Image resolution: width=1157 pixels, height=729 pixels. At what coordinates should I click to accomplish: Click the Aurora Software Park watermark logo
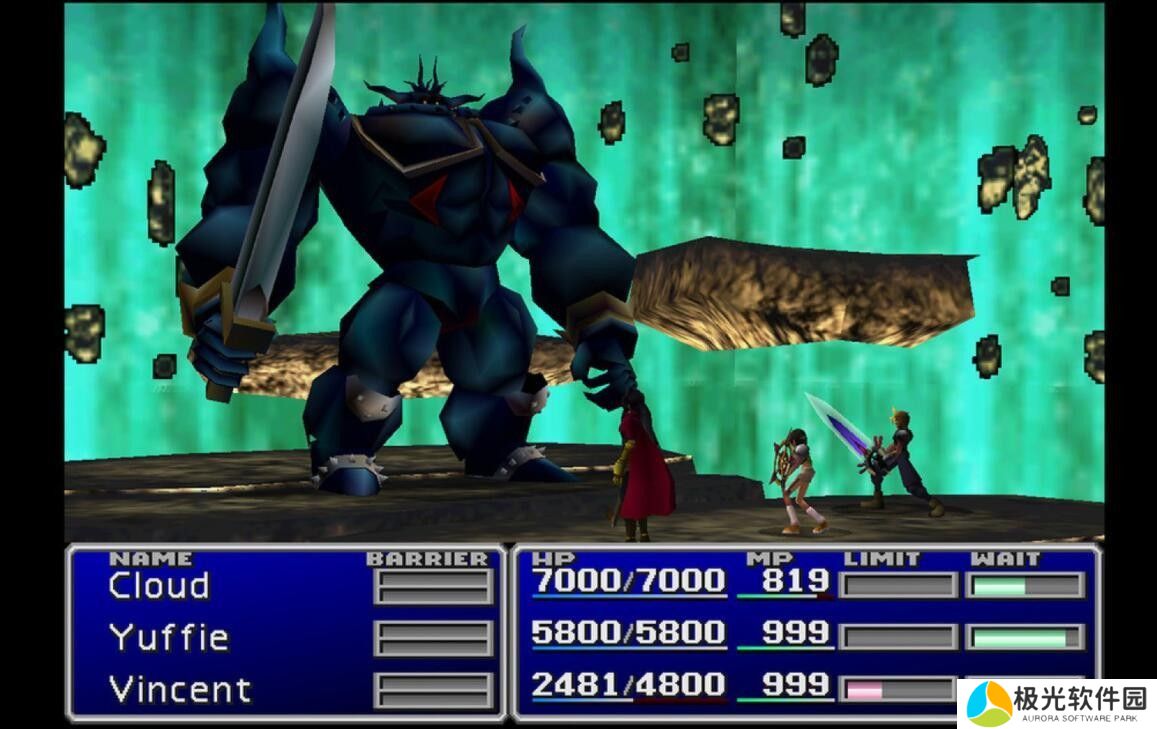(1056, 703)
